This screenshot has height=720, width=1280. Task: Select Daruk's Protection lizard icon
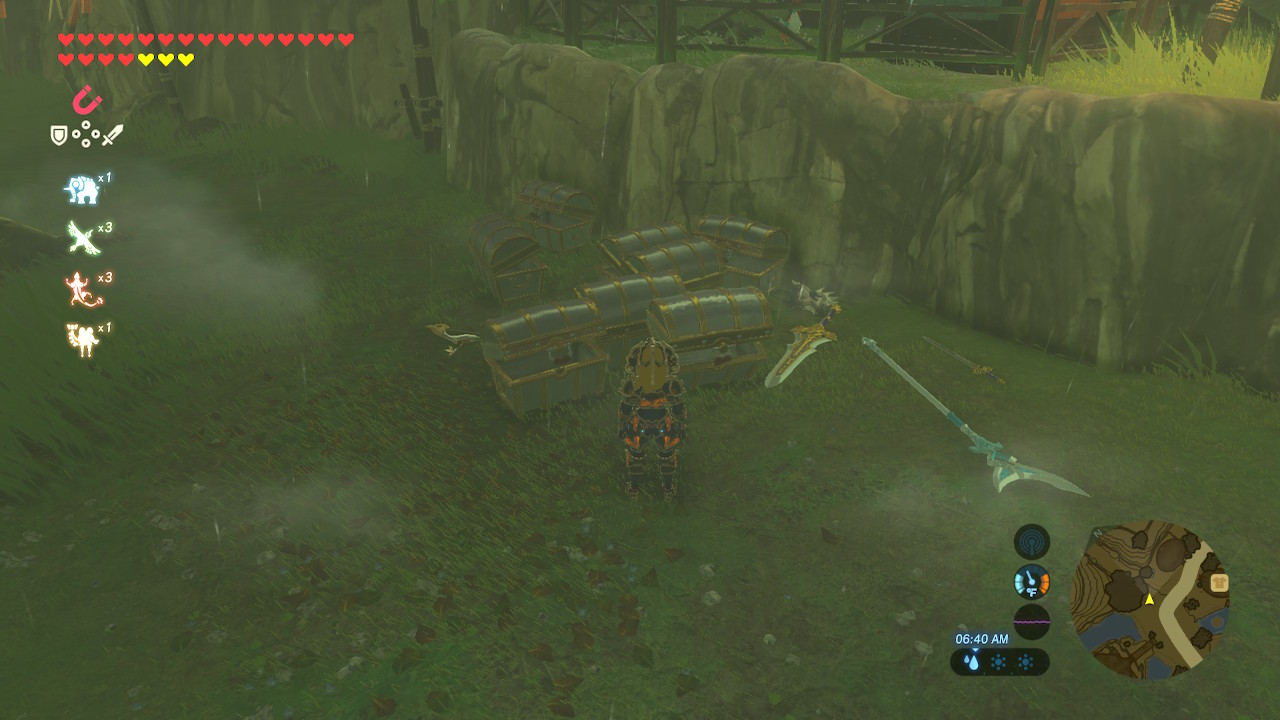pos(81,289)
